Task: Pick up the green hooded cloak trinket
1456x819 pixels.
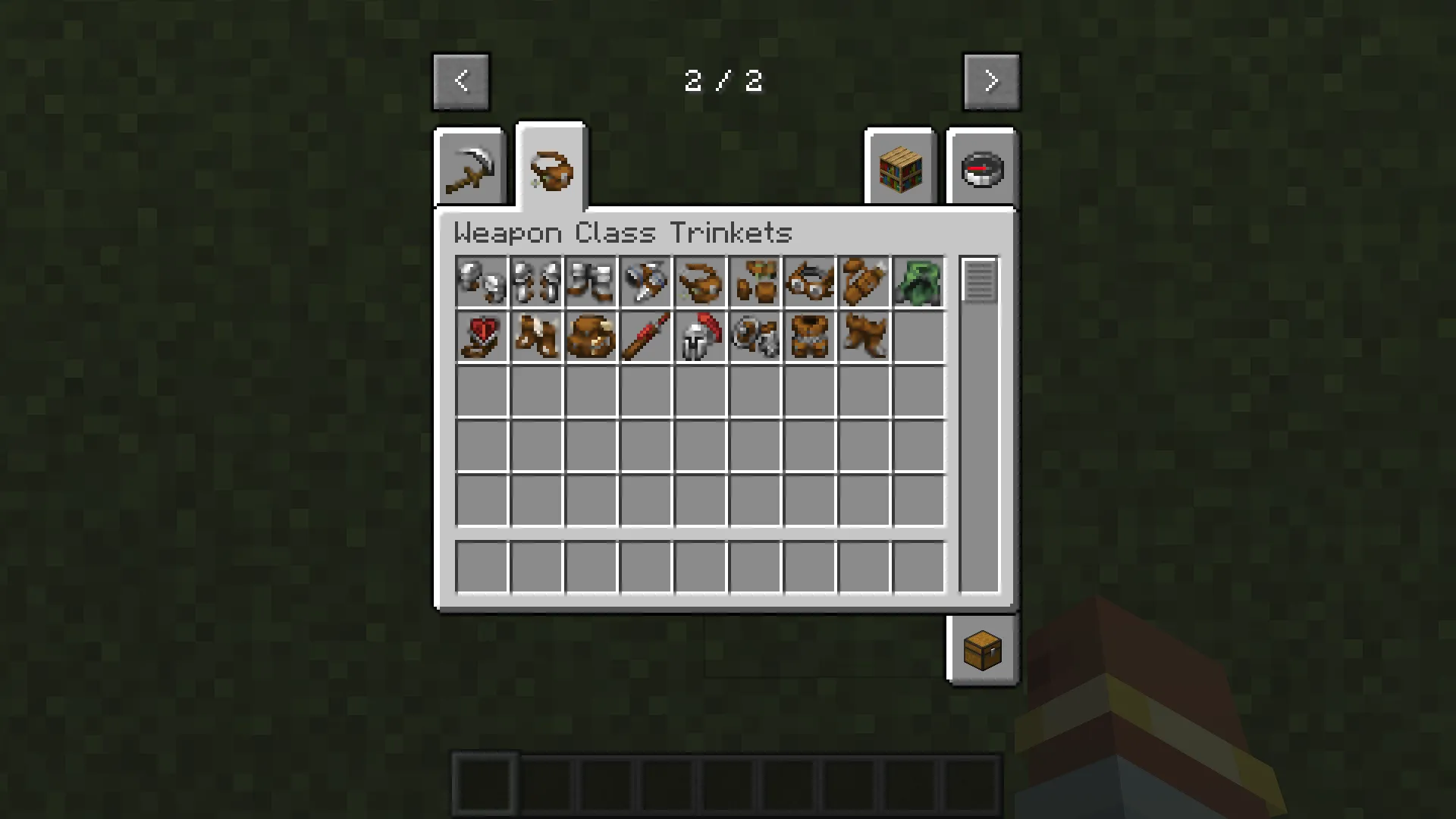Action: point(919,282)
